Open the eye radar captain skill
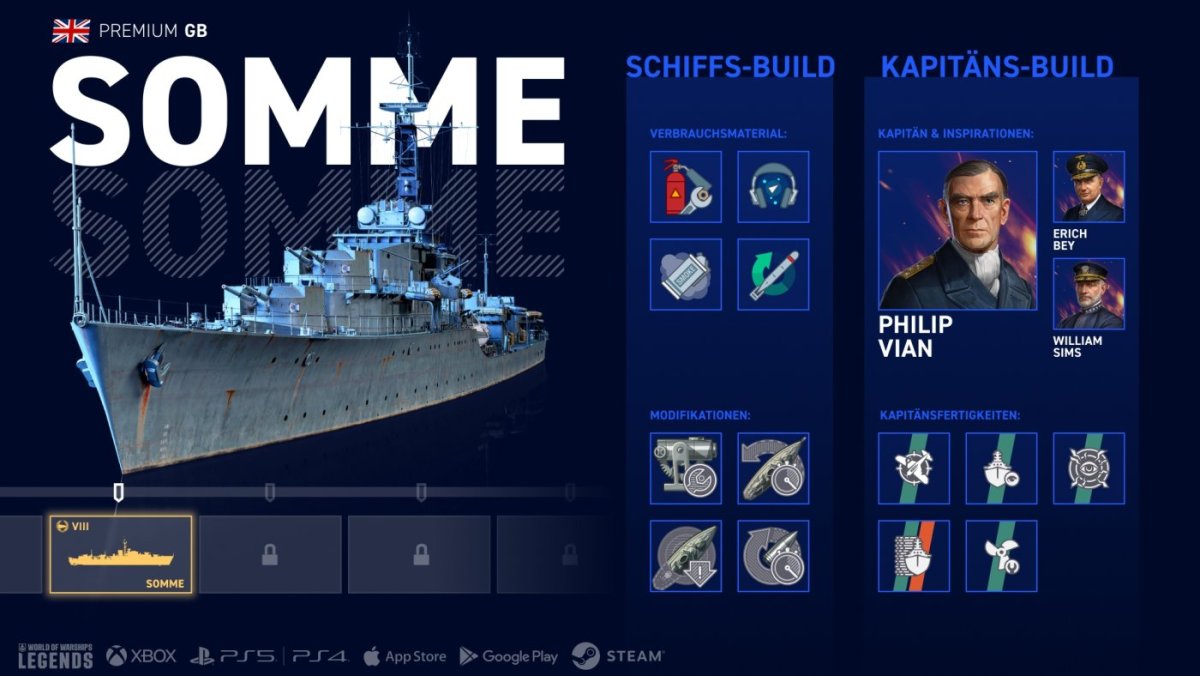The image size is (1200, 676). (x=1089, y=468)
